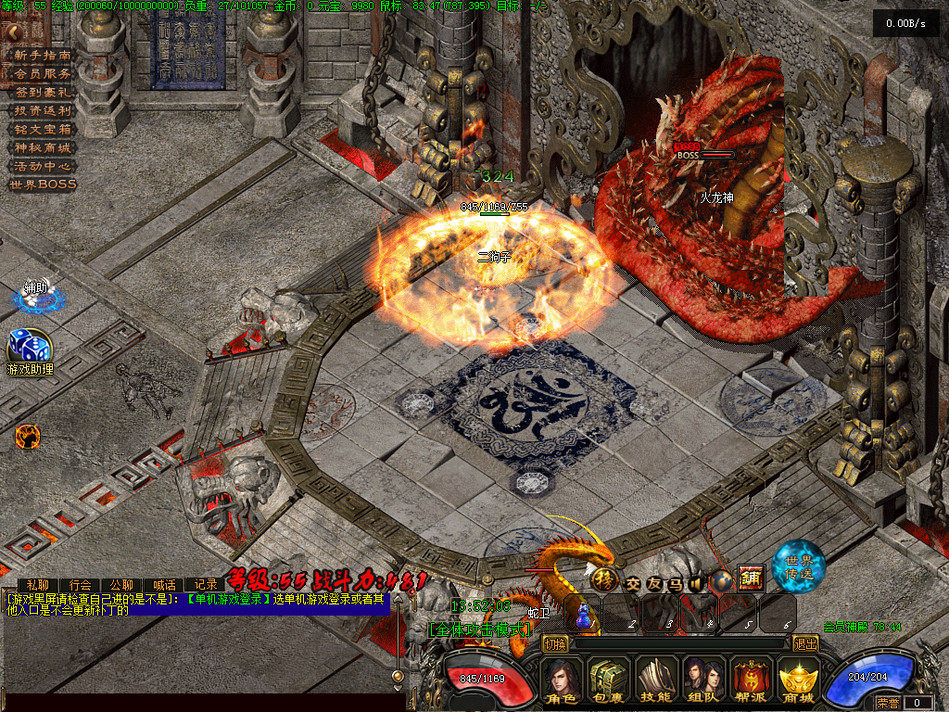Screen dimensions: 949x712
Task: Activate the 辅助 assist icon
Action: (36, 295)
